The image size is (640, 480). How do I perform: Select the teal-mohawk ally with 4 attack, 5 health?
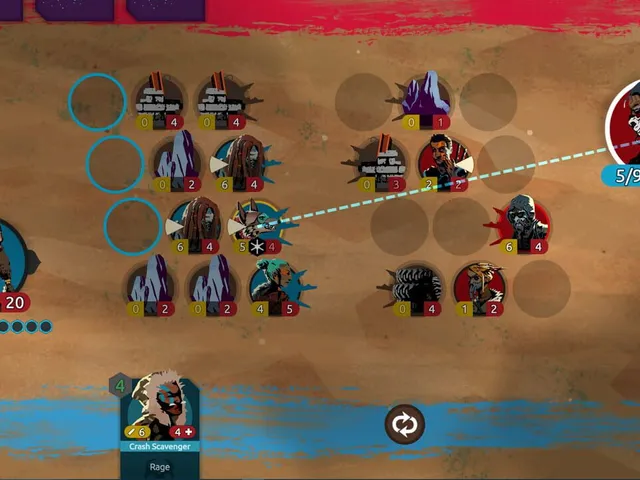[x=274, y=286]
